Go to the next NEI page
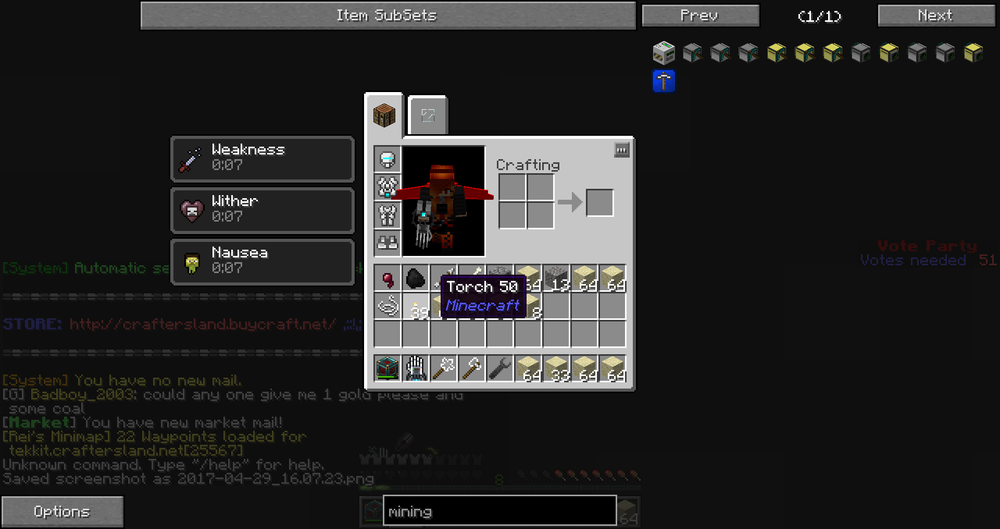 click(934, 16)
